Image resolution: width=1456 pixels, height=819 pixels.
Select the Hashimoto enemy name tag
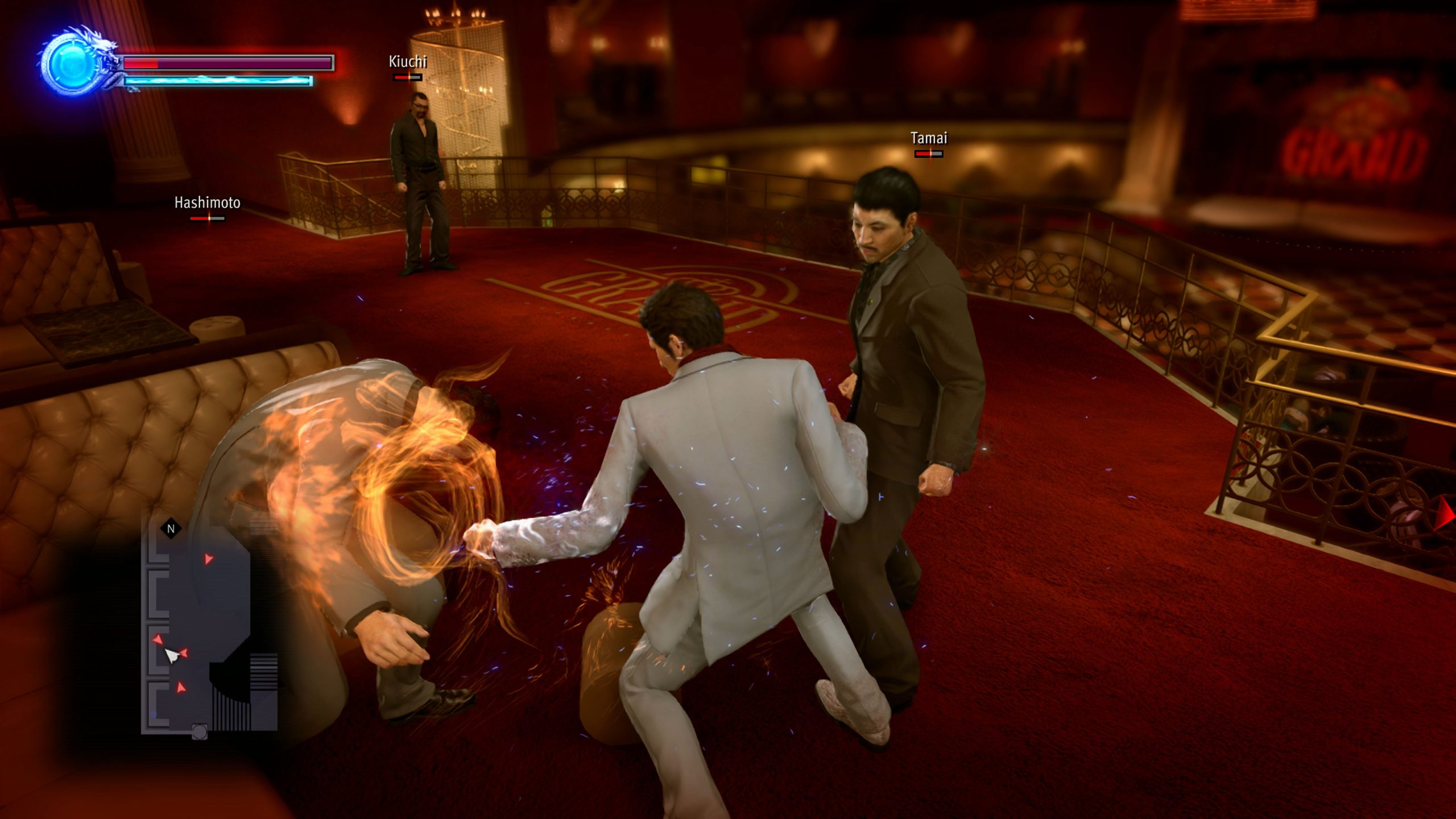coord(207,202)
